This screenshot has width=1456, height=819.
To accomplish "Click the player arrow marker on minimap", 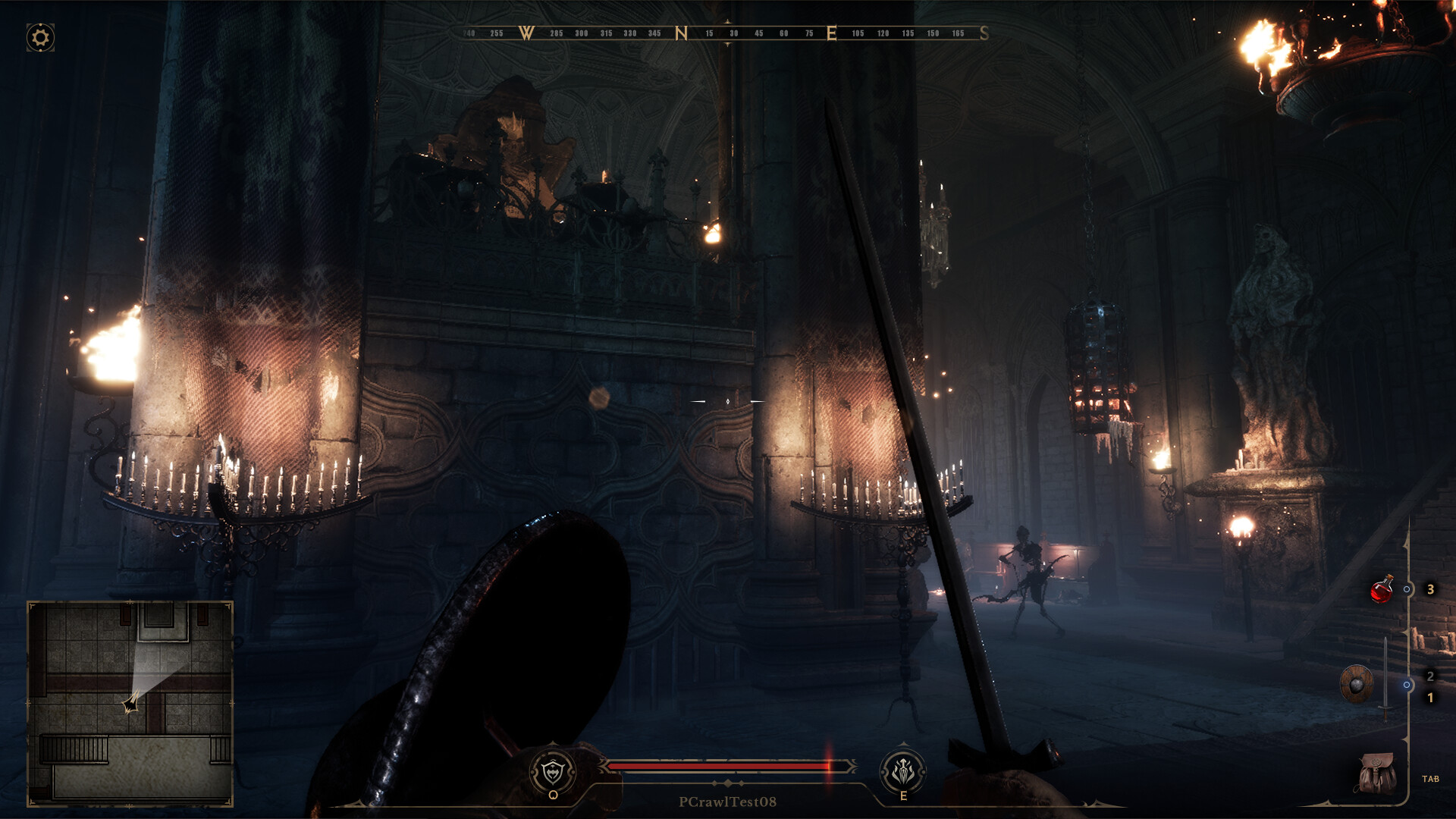I will pyautogui.click(x=133, y=703).
